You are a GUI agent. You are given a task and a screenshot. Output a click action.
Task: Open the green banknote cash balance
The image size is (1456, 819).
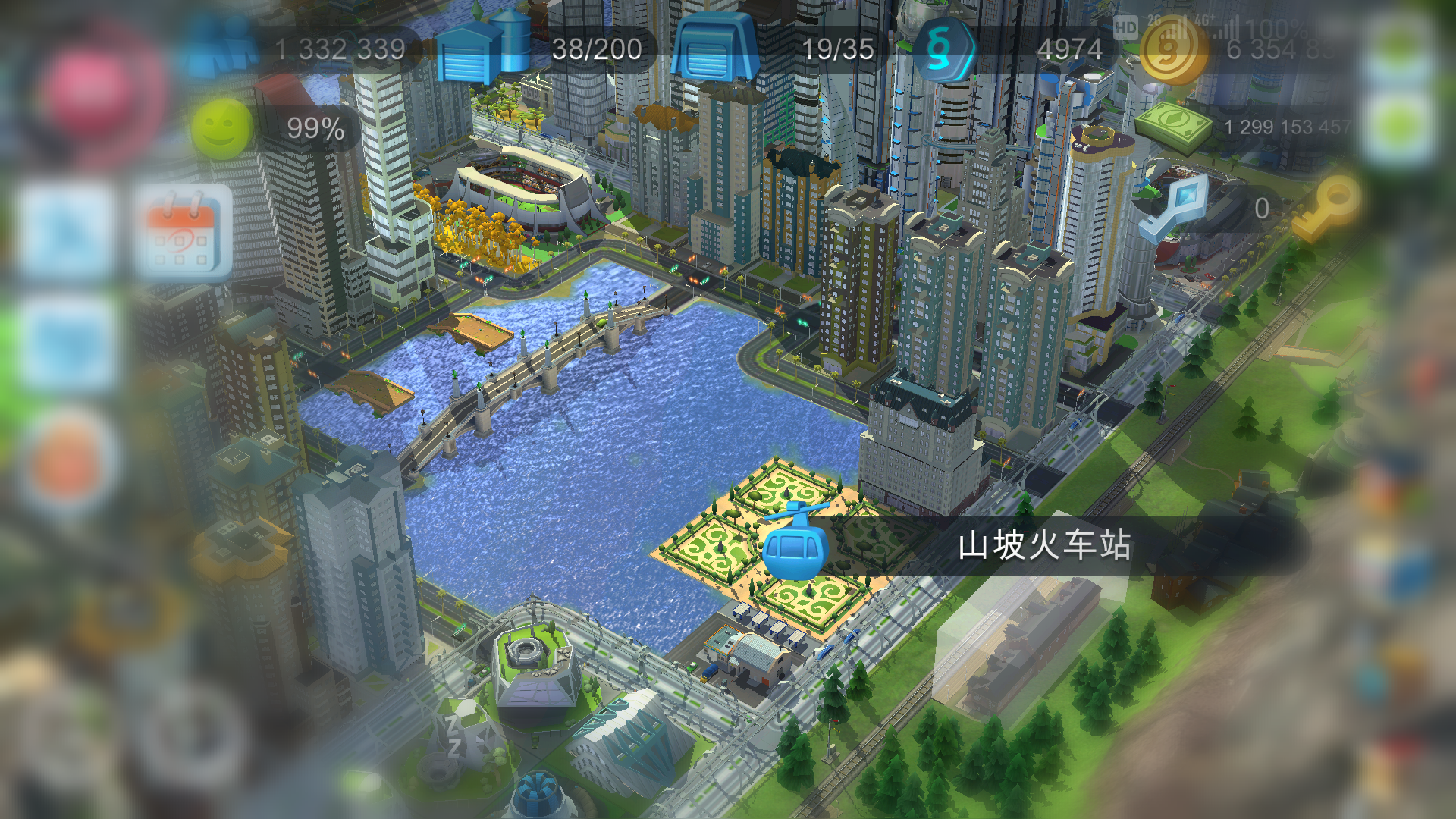point(1174,125)
